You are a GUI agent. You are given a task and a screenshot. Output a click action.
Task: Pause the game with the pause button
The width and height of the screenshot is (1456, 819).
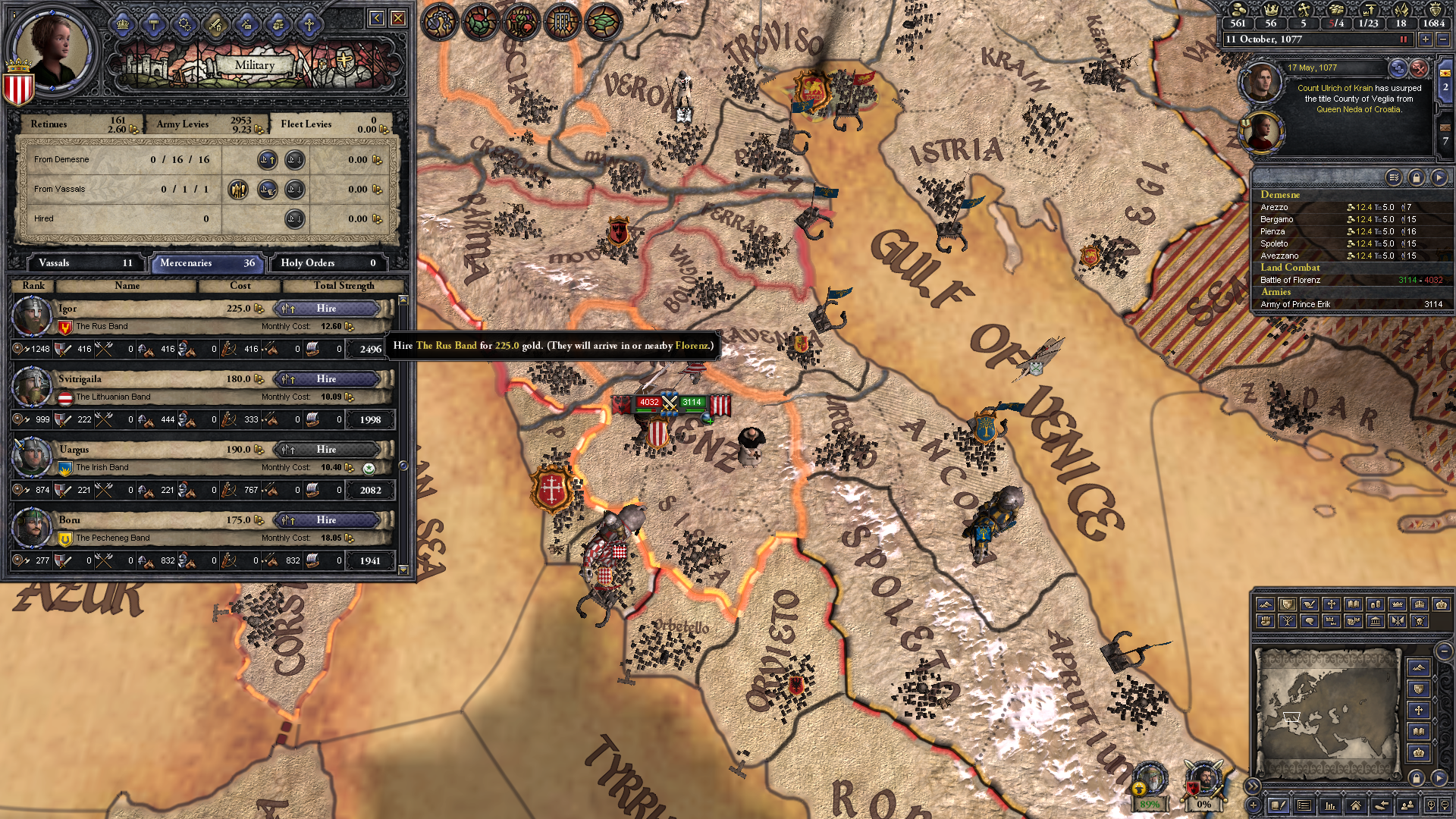(1404, 39)
